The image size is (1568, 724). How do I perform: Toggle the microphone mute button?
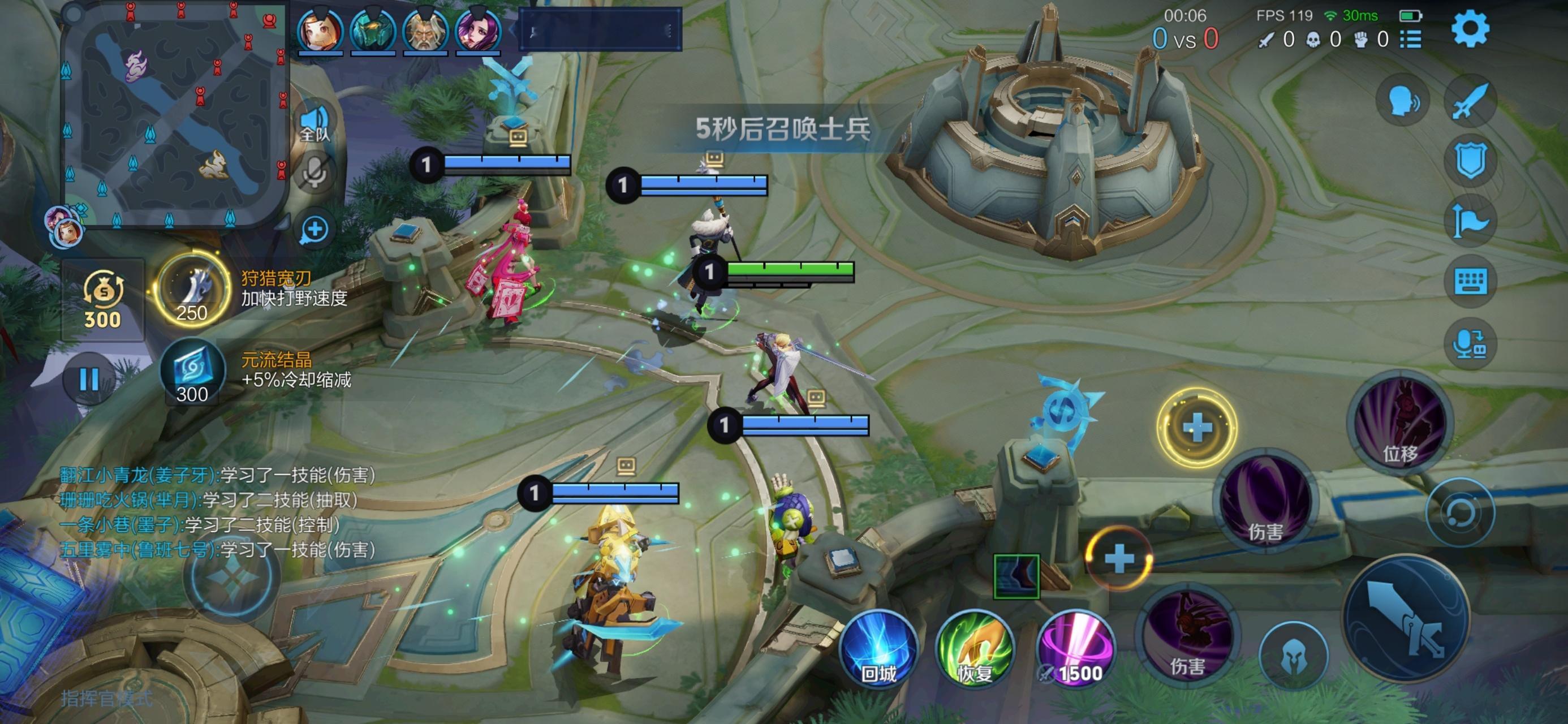click(315, 173)
